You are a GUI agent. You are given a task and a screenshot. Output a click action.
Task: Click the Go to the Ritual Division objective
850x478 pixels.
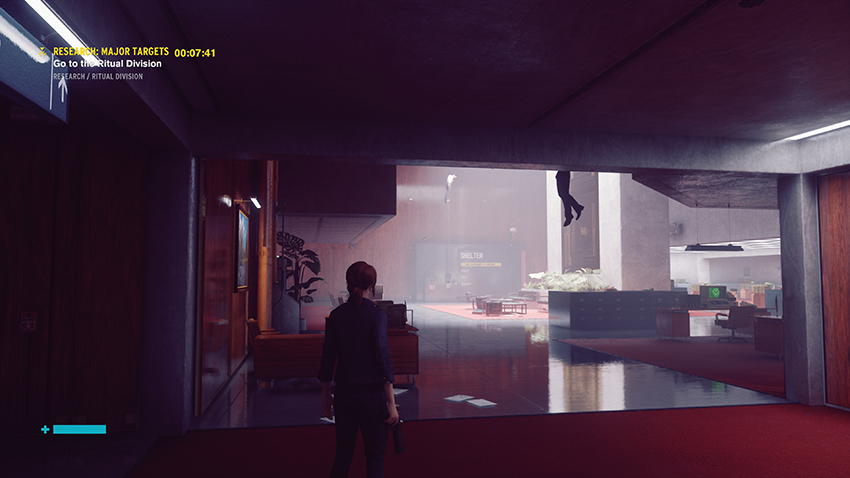click(107, 64)
